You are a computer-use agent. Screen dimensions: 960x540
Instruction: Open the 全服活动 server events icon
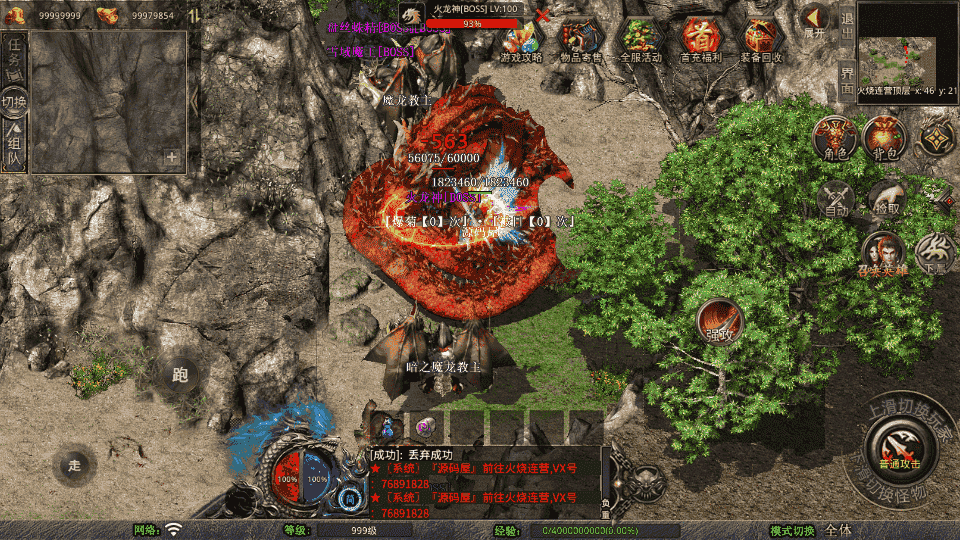[x=641, y=41]
